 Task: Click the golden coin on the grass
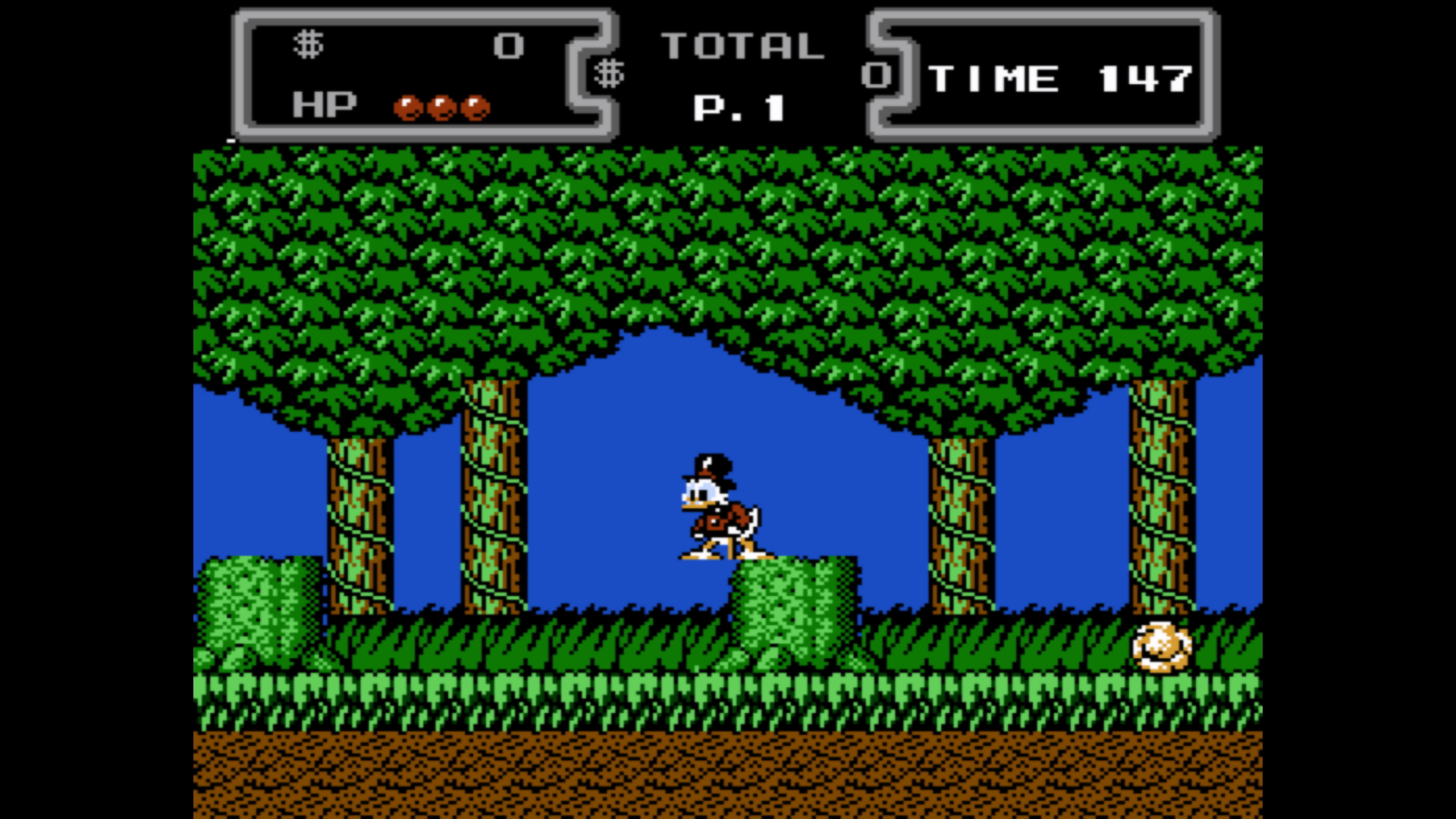1162,648
